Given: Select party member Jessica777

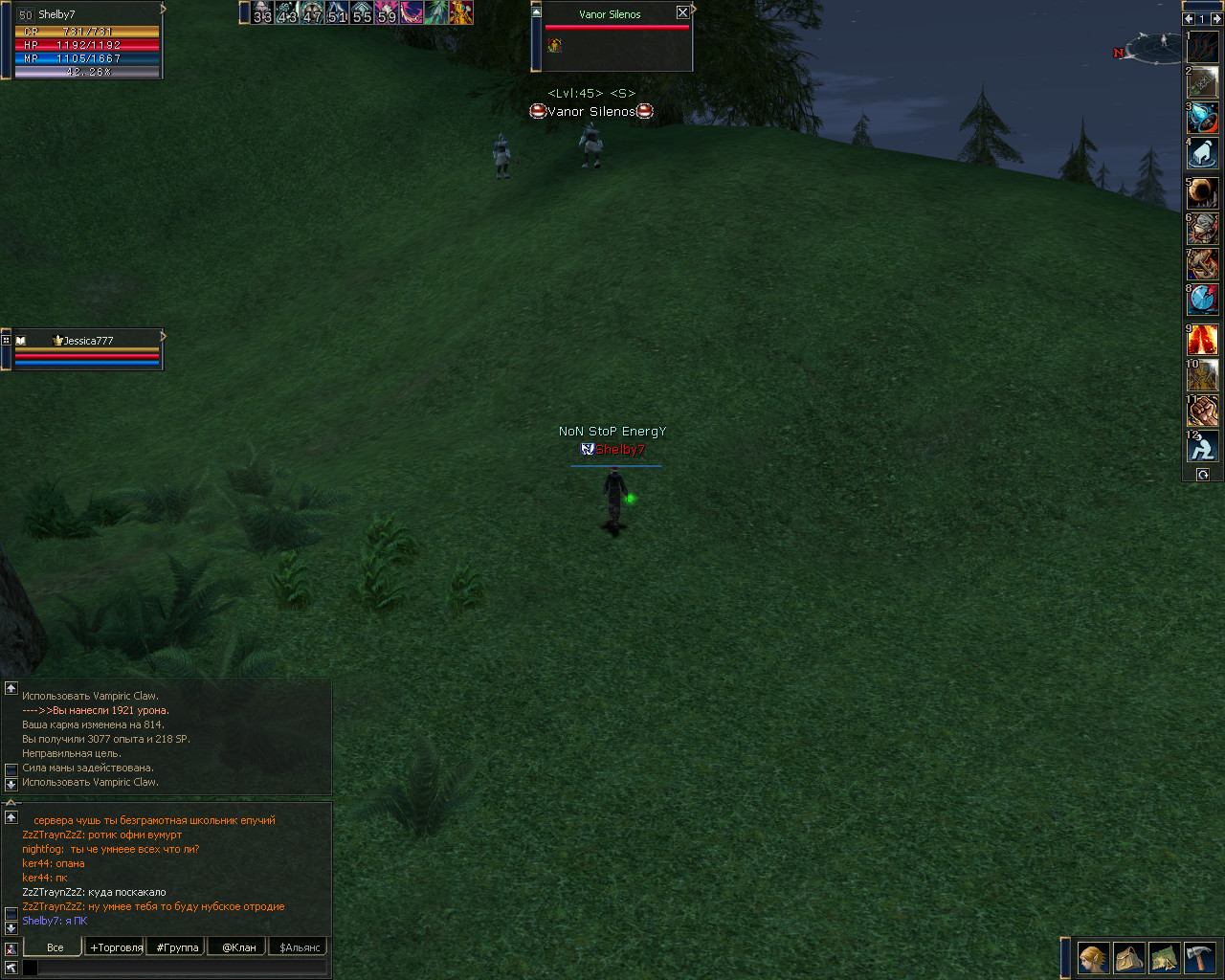Looking at the screenshot, I should pos(87,341).
